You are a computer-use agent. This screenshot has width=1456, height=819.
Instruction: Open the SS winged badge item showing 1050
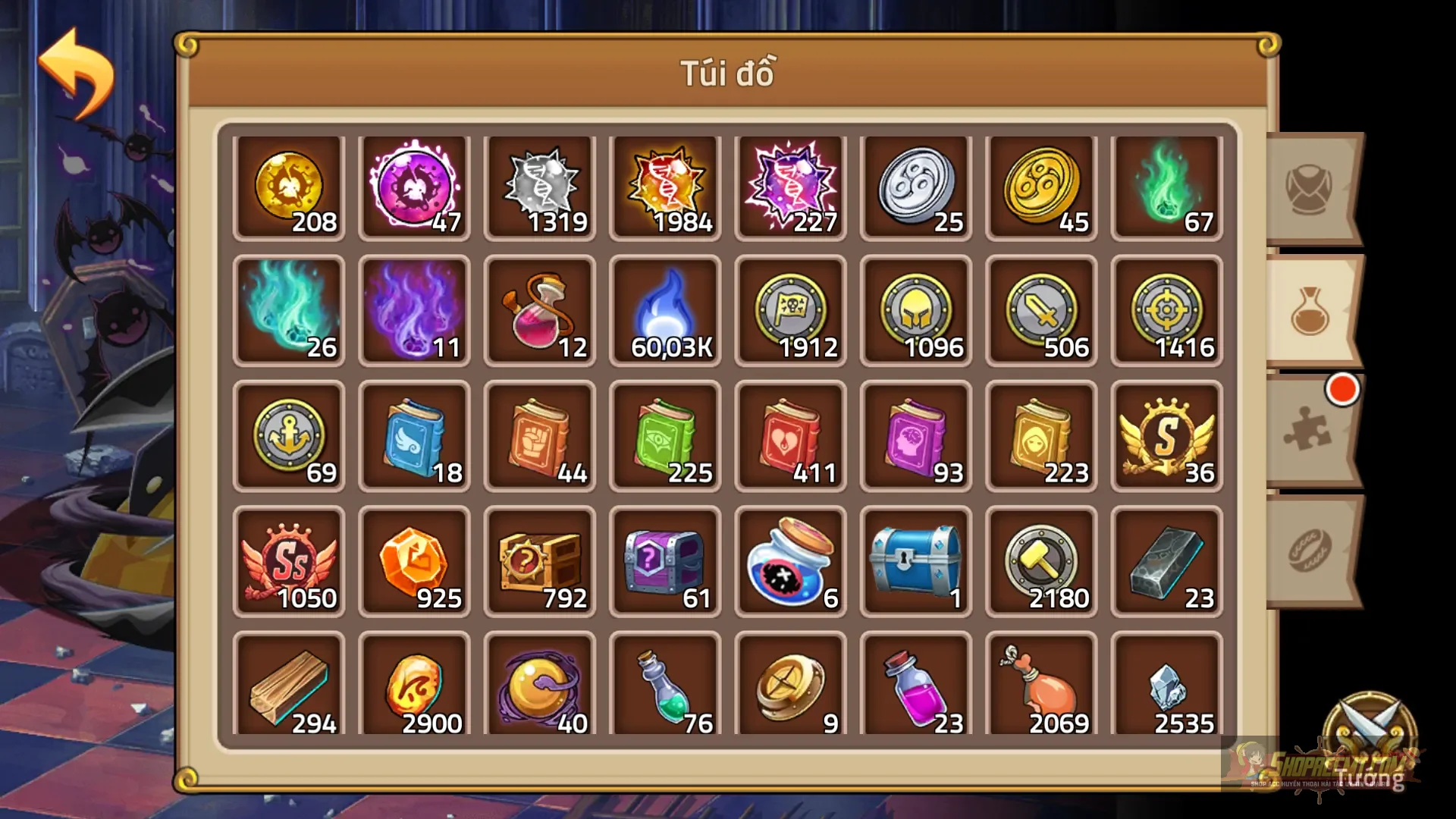290,560
